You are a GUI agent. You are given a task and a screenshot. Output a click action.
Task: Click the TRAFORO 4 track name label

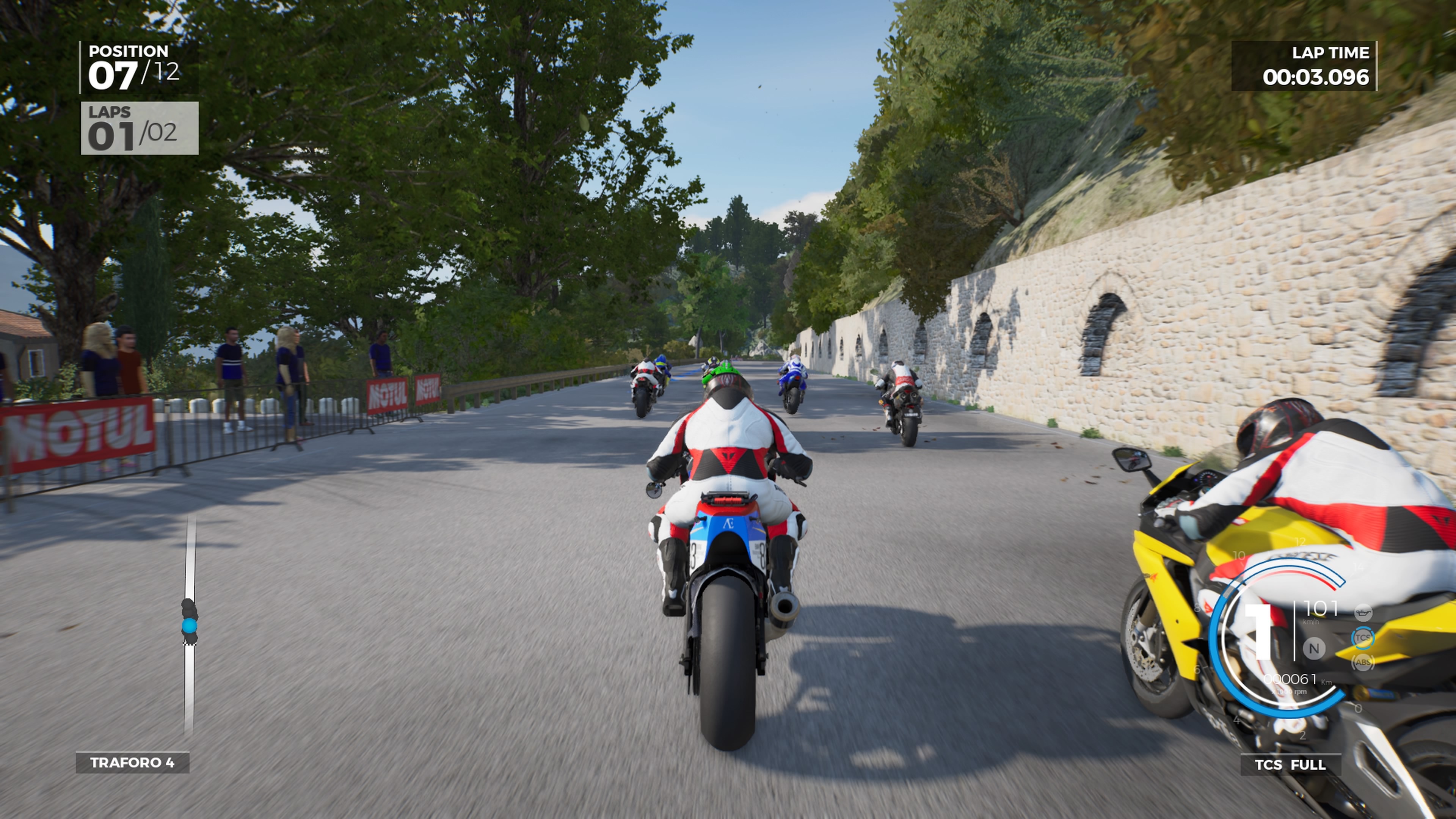point(132,763)
